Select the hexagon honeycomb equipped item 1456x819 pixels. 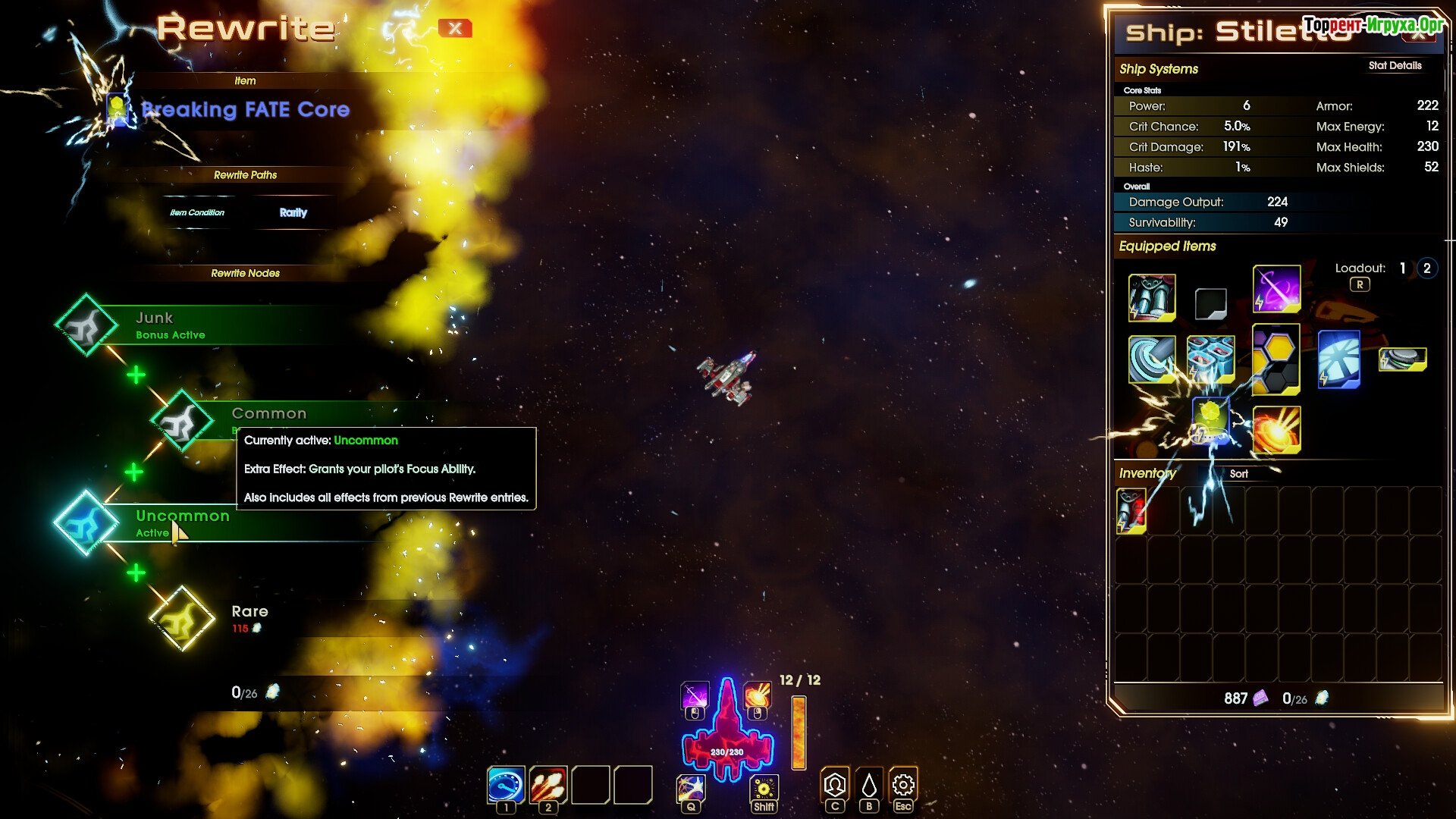point(1276,359)
